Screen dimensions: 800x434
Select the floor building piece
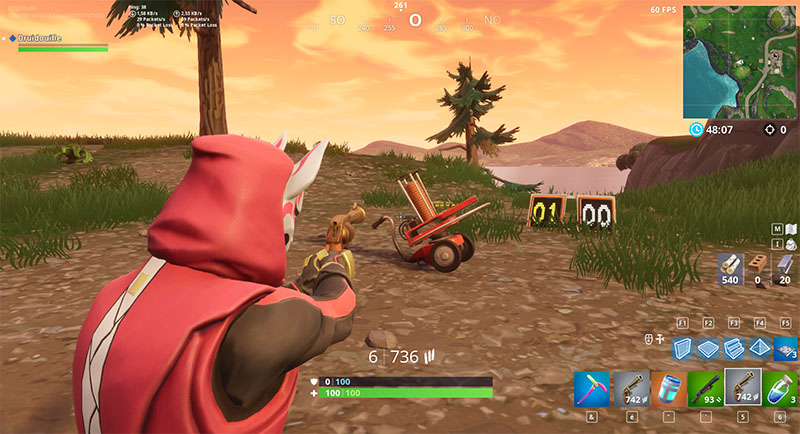[x=707, y=346]
